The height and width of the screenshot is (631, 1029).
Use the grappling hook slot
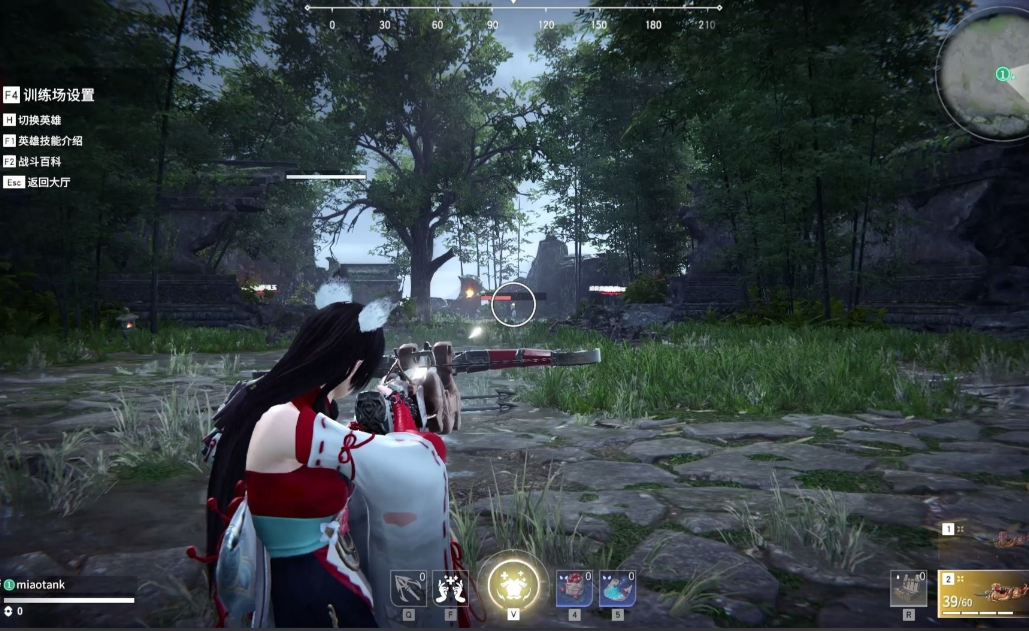click(408, 588)
